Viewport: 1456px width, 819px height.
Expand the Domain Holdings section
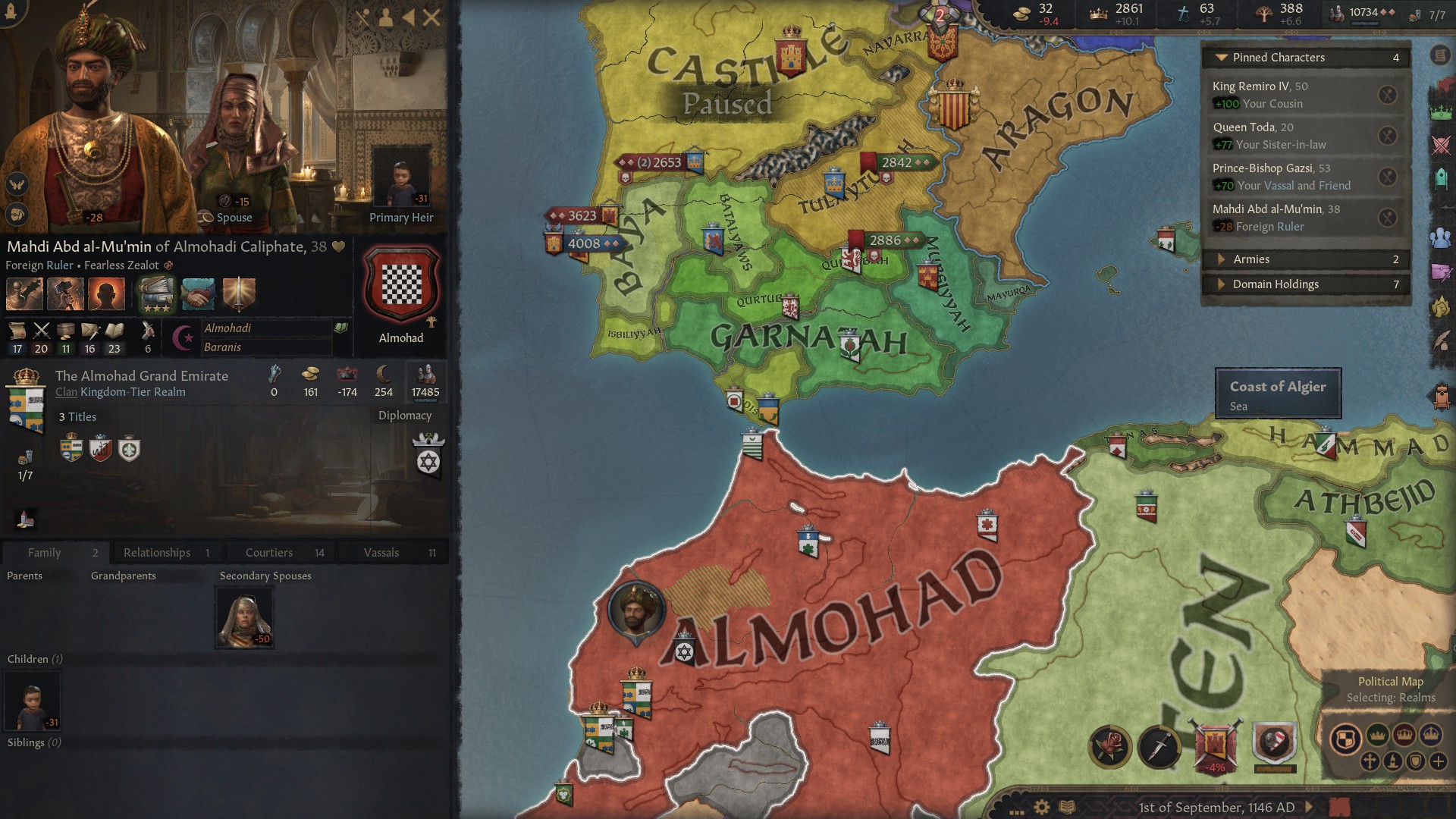(1222, 284)
